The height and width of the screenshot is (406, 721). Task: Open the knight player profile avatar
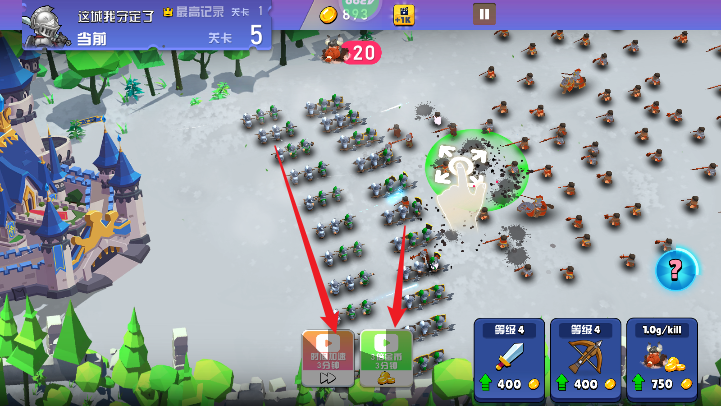click(47, 24)
